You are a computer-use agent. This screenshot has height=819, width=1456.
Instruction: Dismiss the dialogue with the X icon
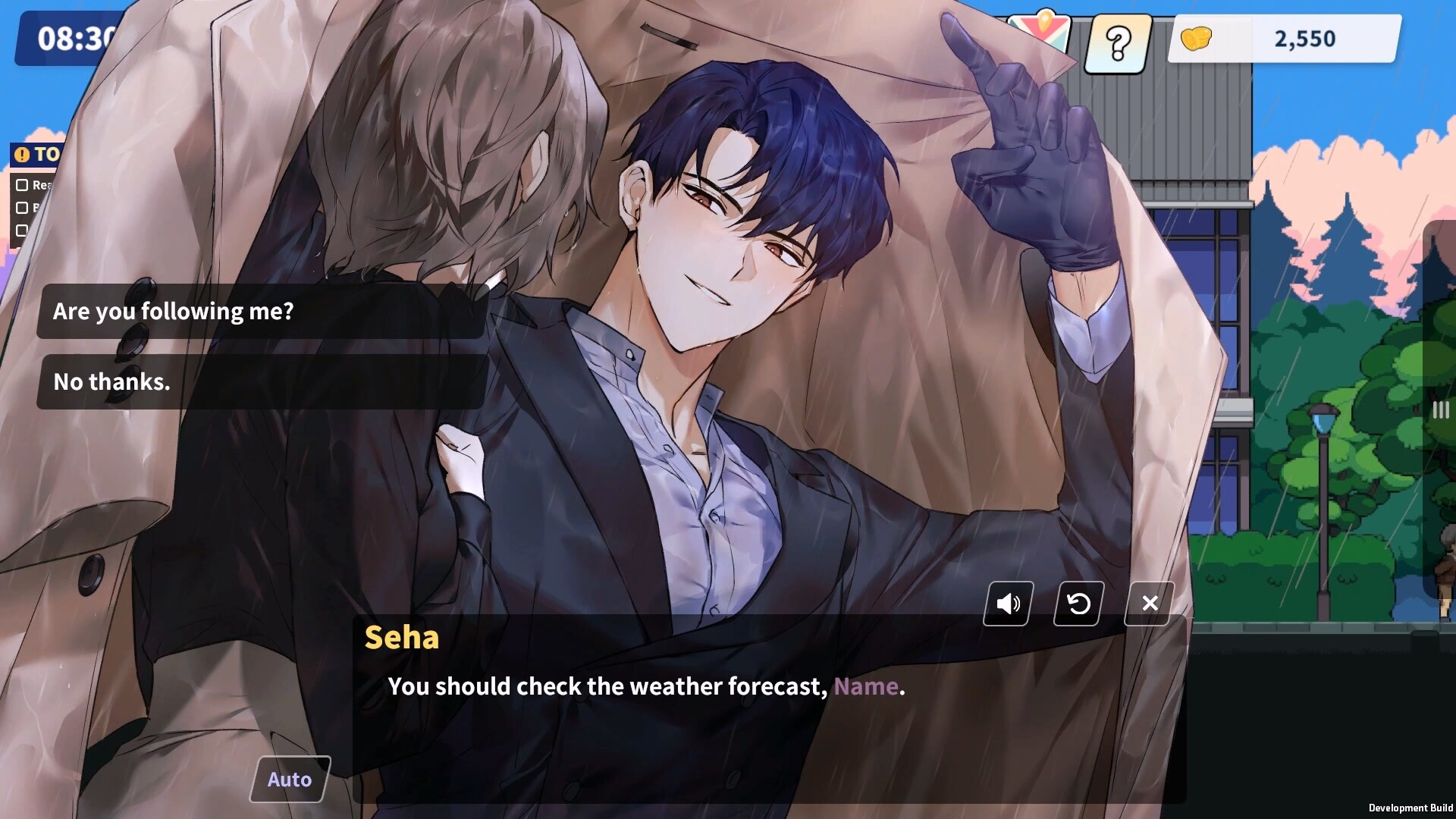1149,604
